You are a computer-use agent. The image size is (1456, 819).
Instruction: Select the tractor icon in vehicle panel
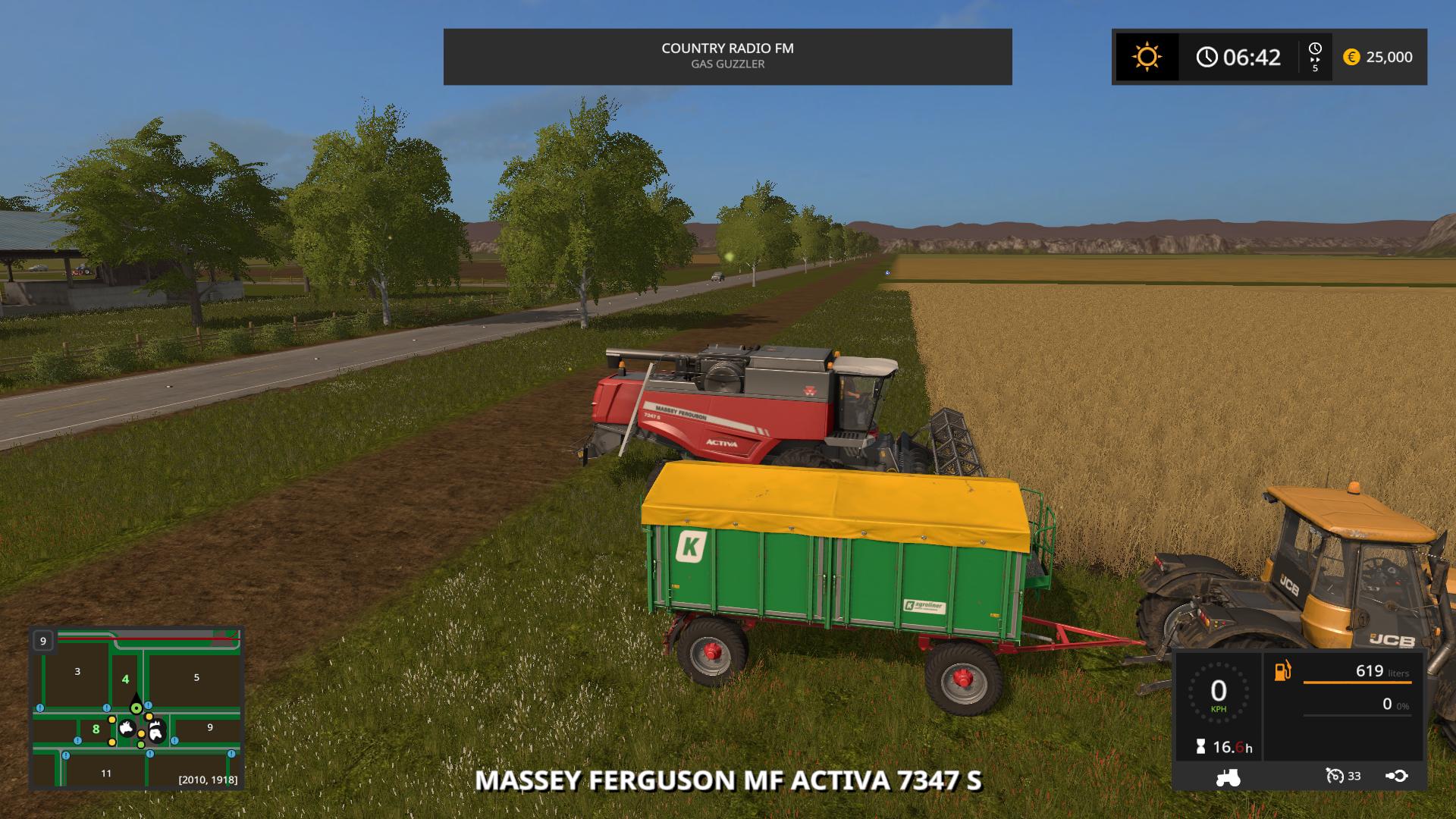[x=1228, y=777]
